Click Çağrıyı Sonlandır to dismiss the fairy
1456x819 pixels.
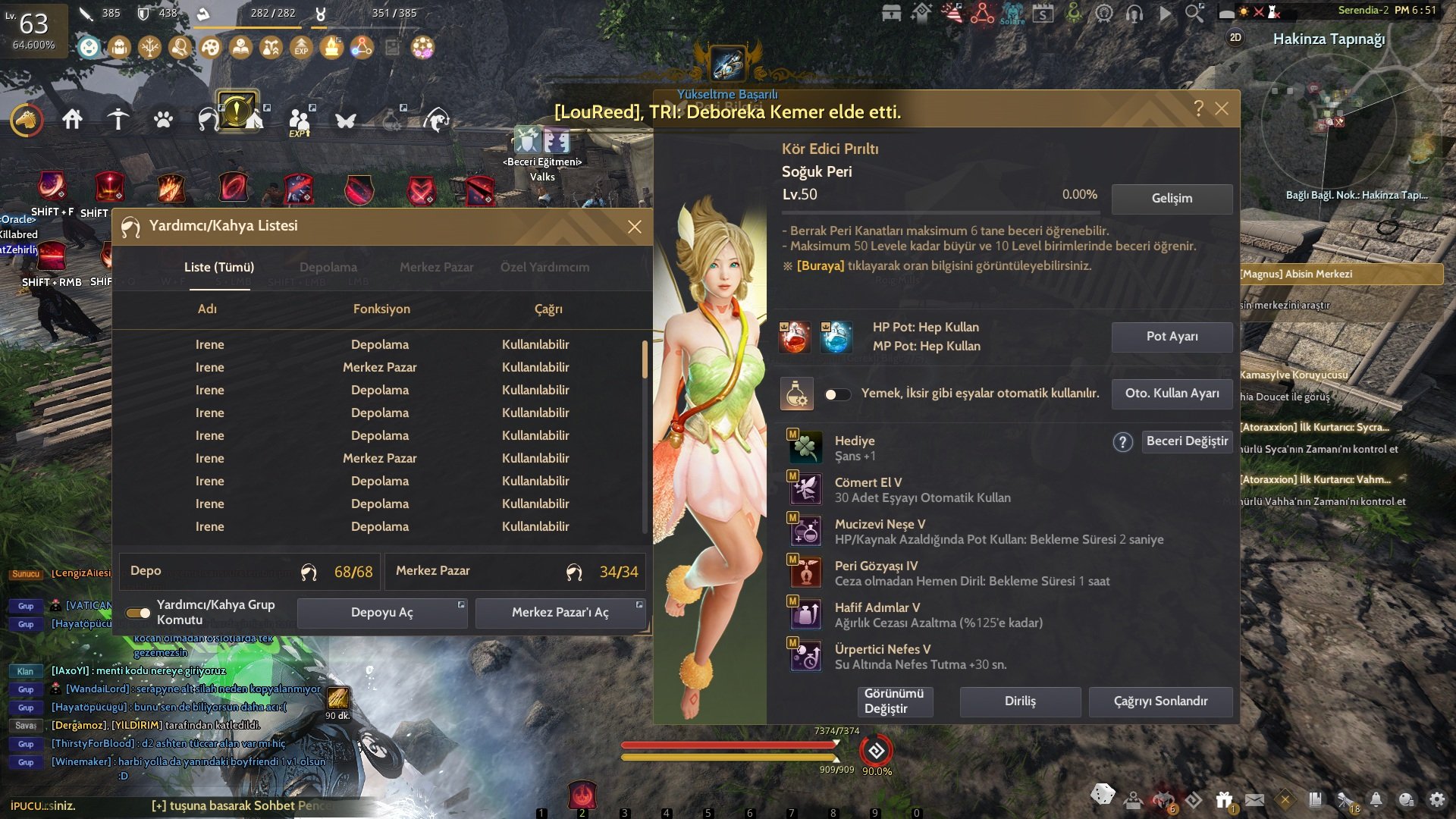pos(1160,701)
